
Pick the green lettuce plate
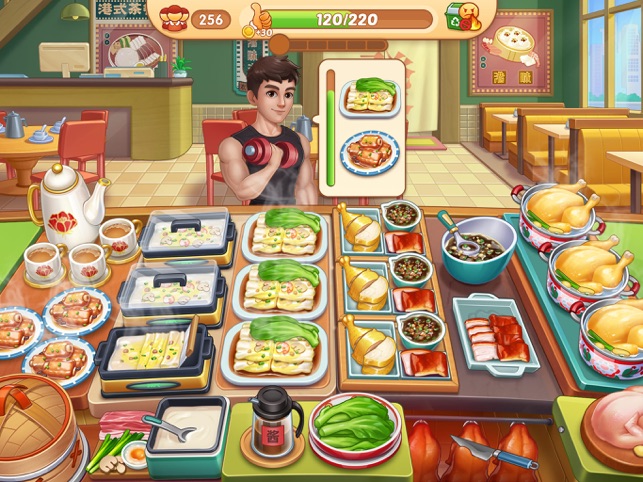[x=355, y=425]
